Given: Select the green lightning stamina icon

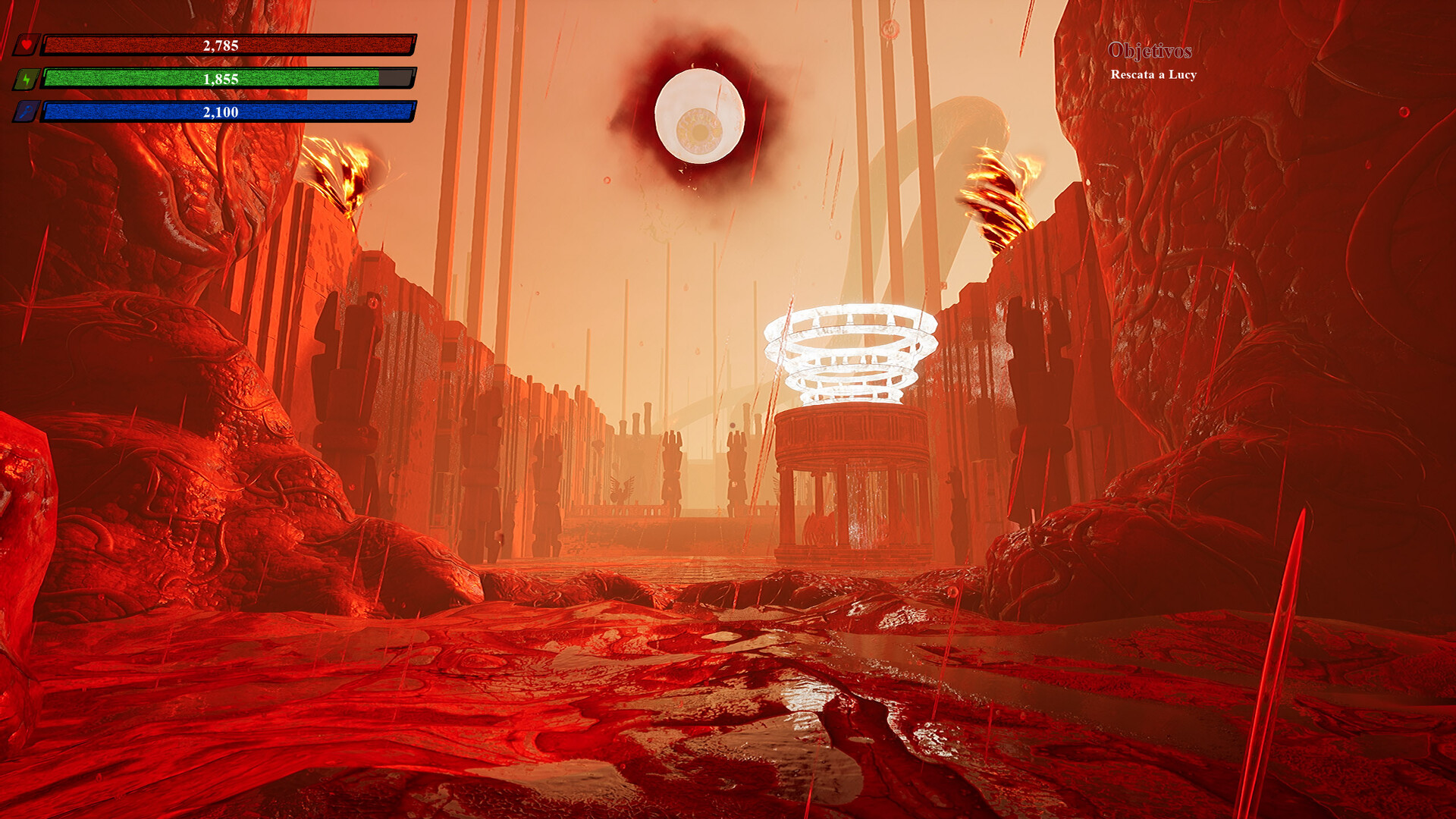Looking at the screenshot, I should click(27, 77).
